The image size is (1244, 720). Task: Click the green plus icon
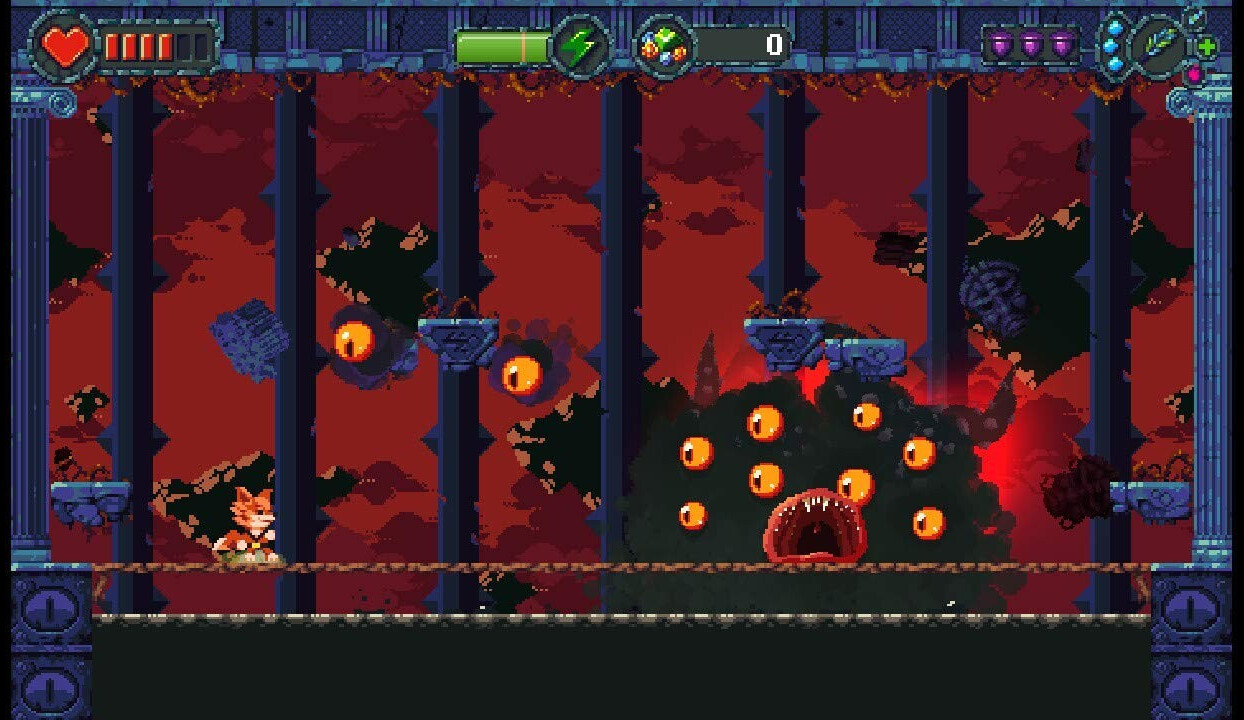[x=1207, y=47]
